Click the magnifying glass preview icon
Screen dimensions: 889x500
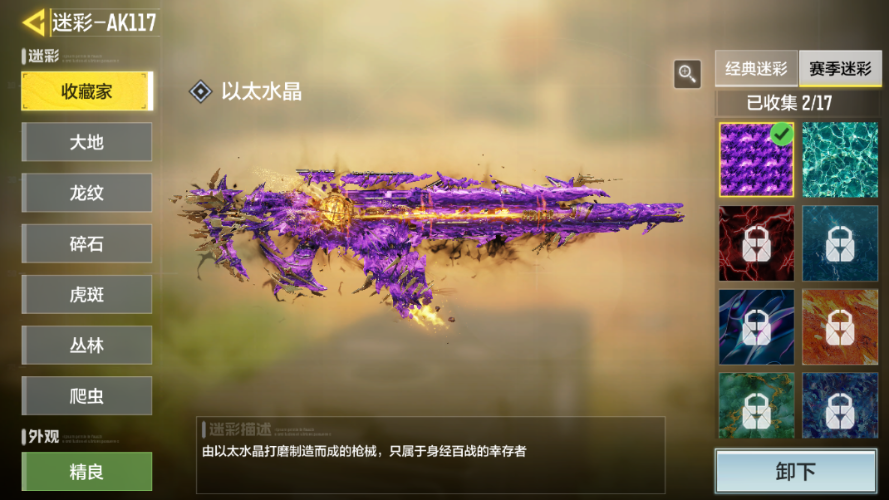pyautogui.click(x=687, y=73)
